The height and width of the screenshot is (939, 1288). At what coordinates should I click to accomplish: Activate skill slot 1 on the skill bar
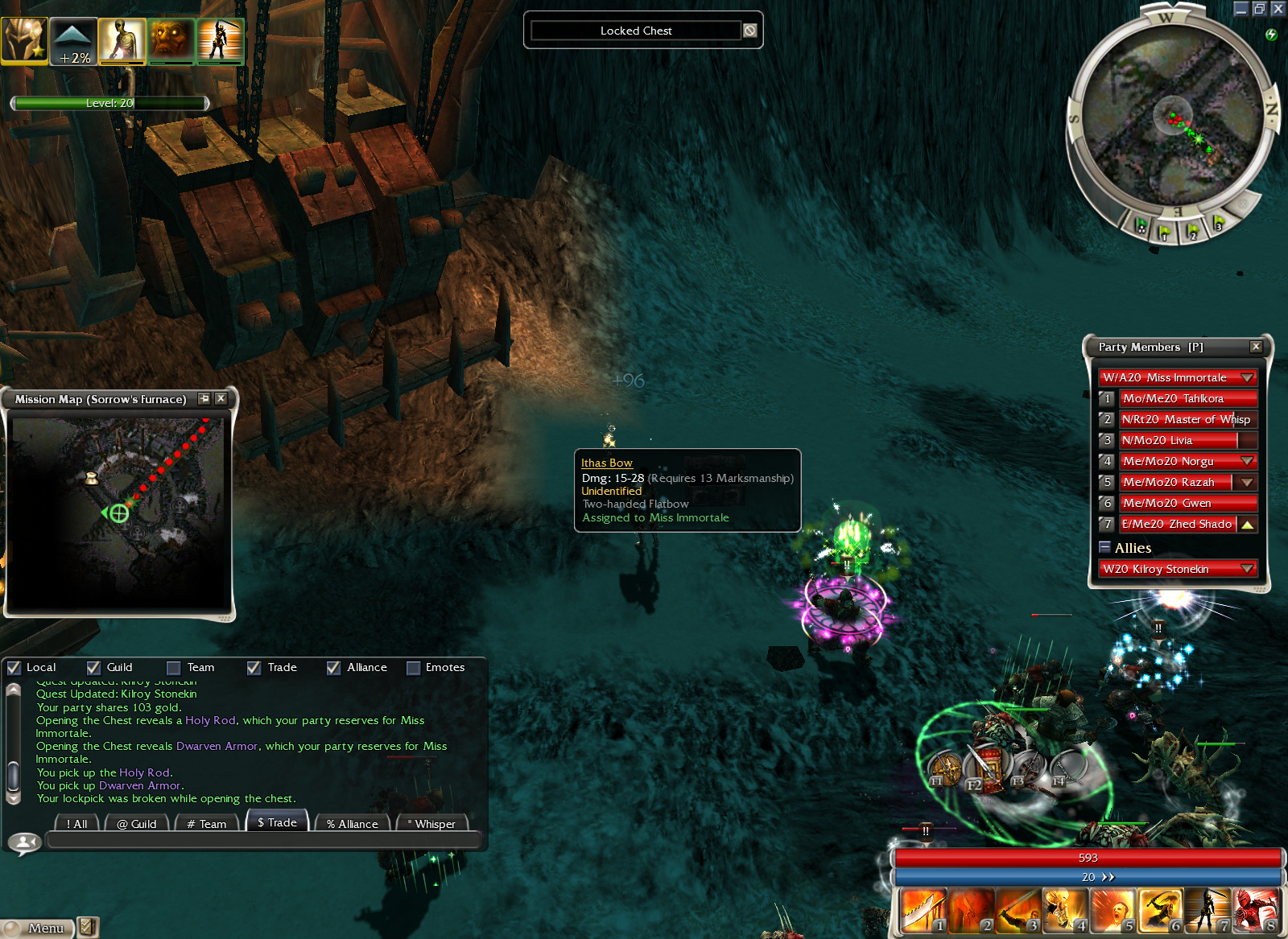(923, 911)
